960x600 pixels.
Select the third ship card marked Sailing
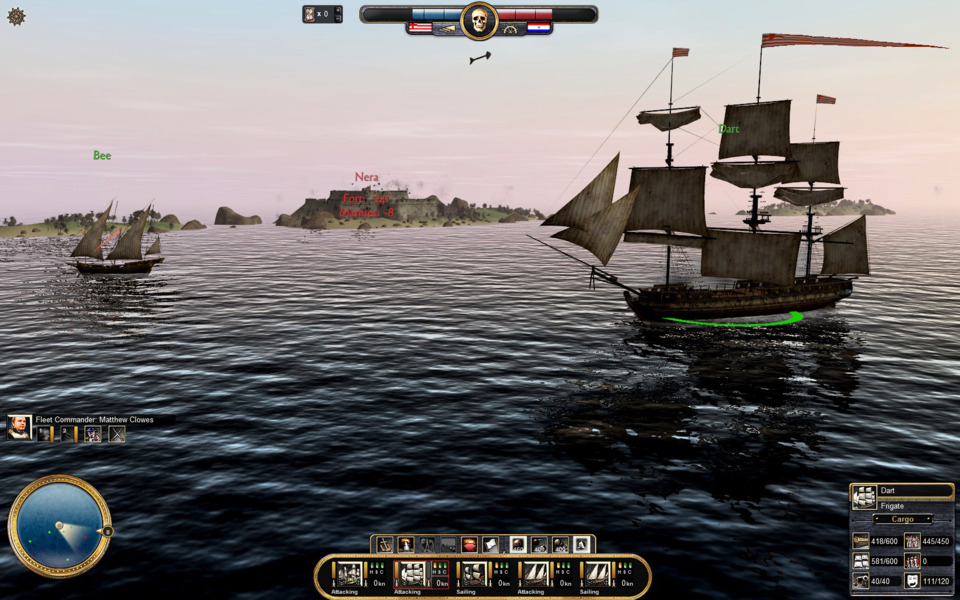point(472,574)
